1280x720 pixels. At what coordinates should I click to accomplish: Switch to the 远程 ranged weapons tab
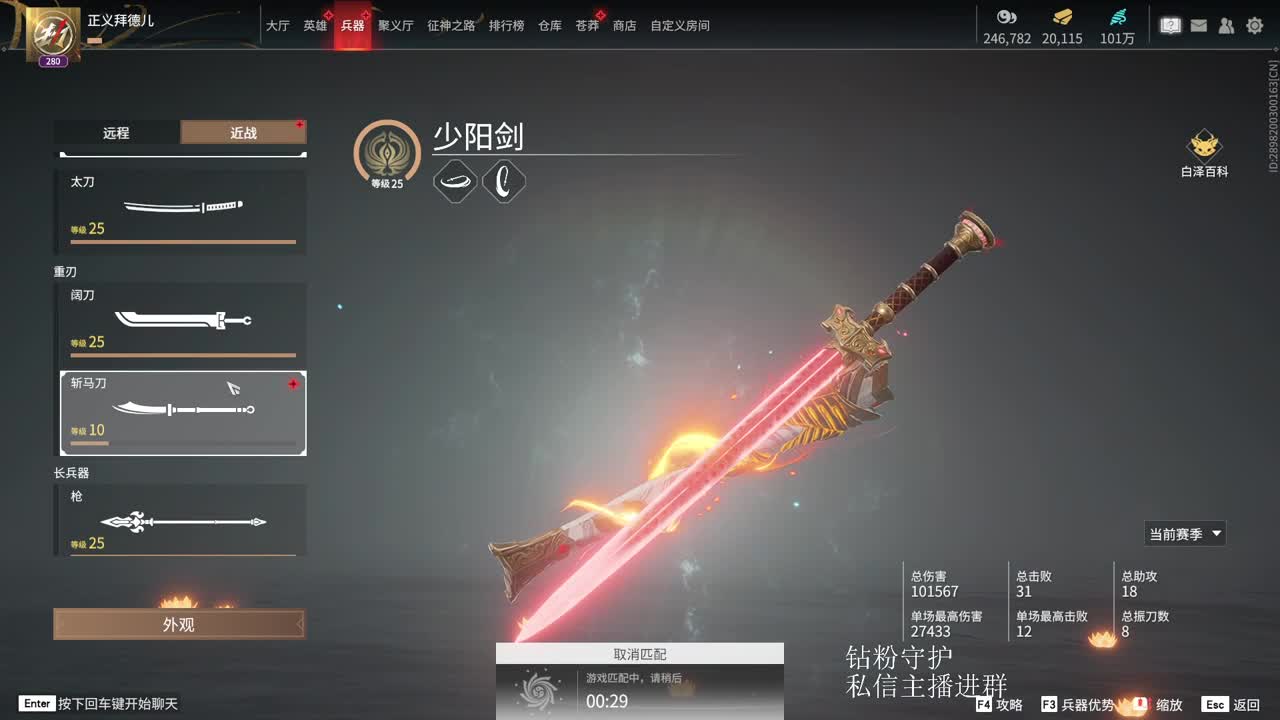115,132
